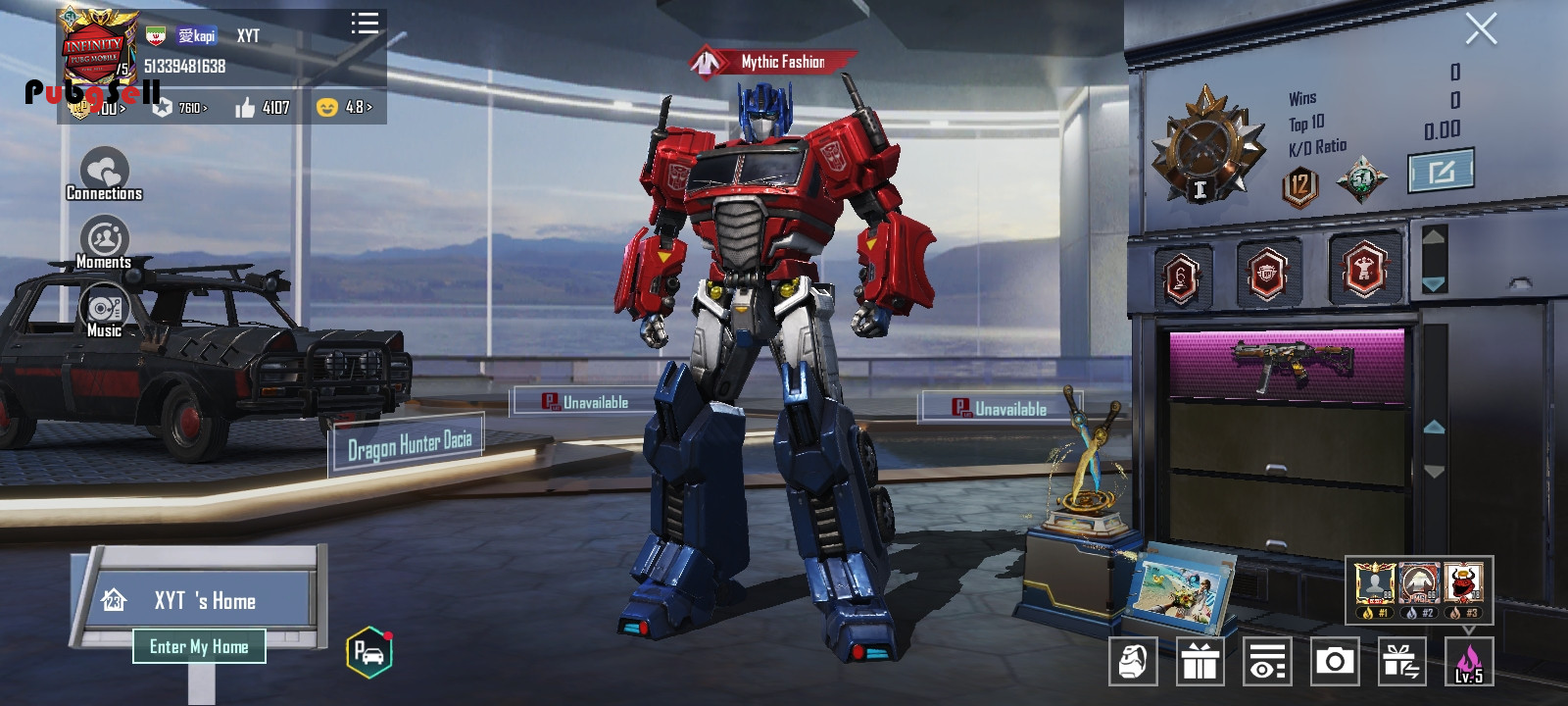Image resolution: width=1568 pixels, height=706 pixels.
Task: Open Moments
Action: click(x=104, y=243)
